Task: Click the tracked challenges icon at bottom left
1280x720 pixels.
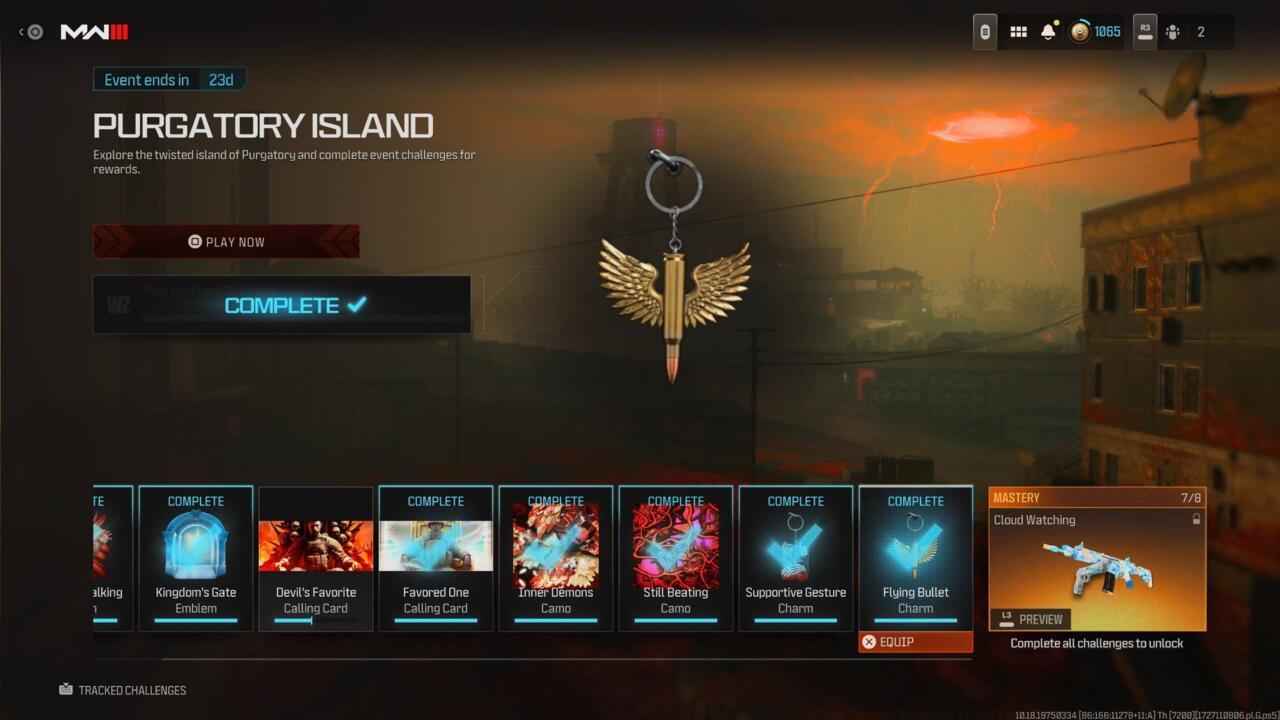Action: [x=66, y=689]
